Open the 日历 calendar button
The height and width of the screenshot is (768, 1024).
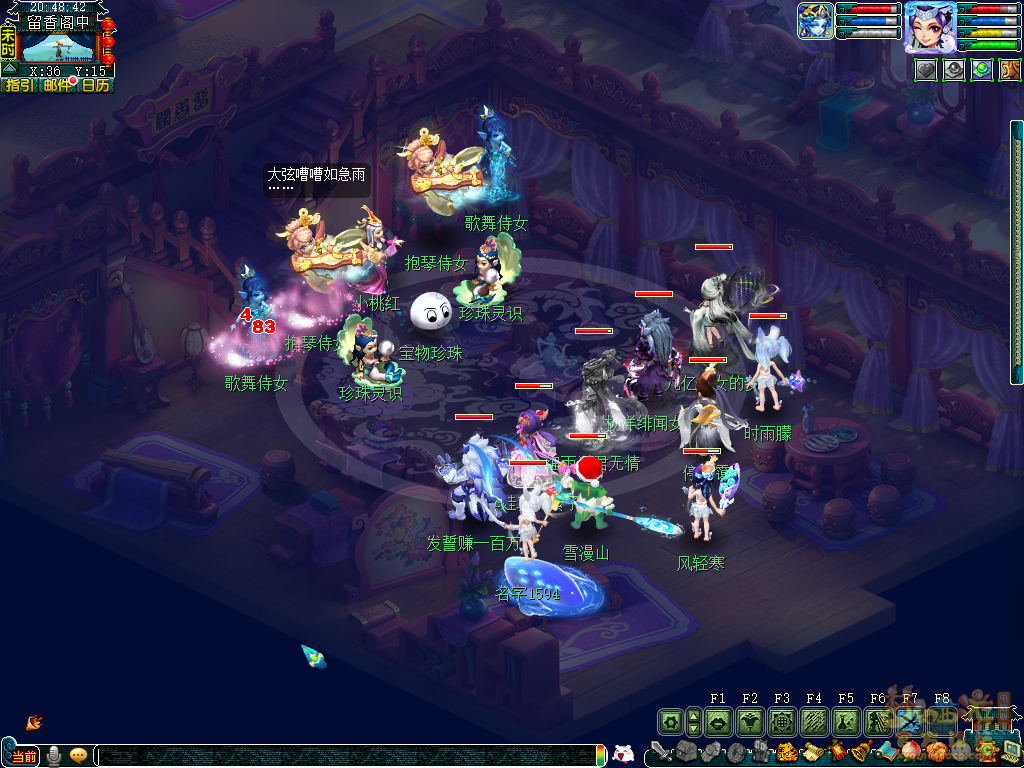pyautogui.click(x=96, y=86)
